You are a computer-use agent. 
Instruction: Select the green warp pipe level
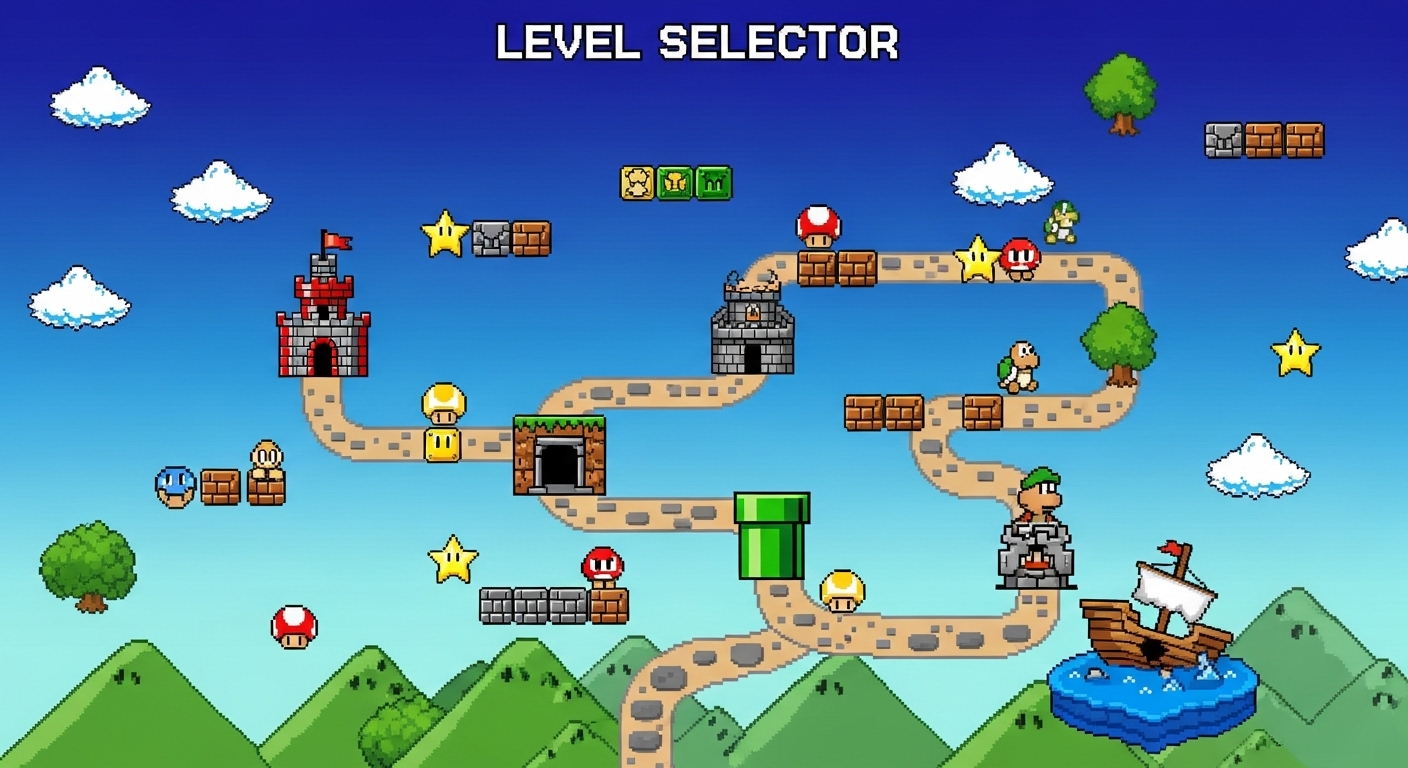(x=771, y=536)
